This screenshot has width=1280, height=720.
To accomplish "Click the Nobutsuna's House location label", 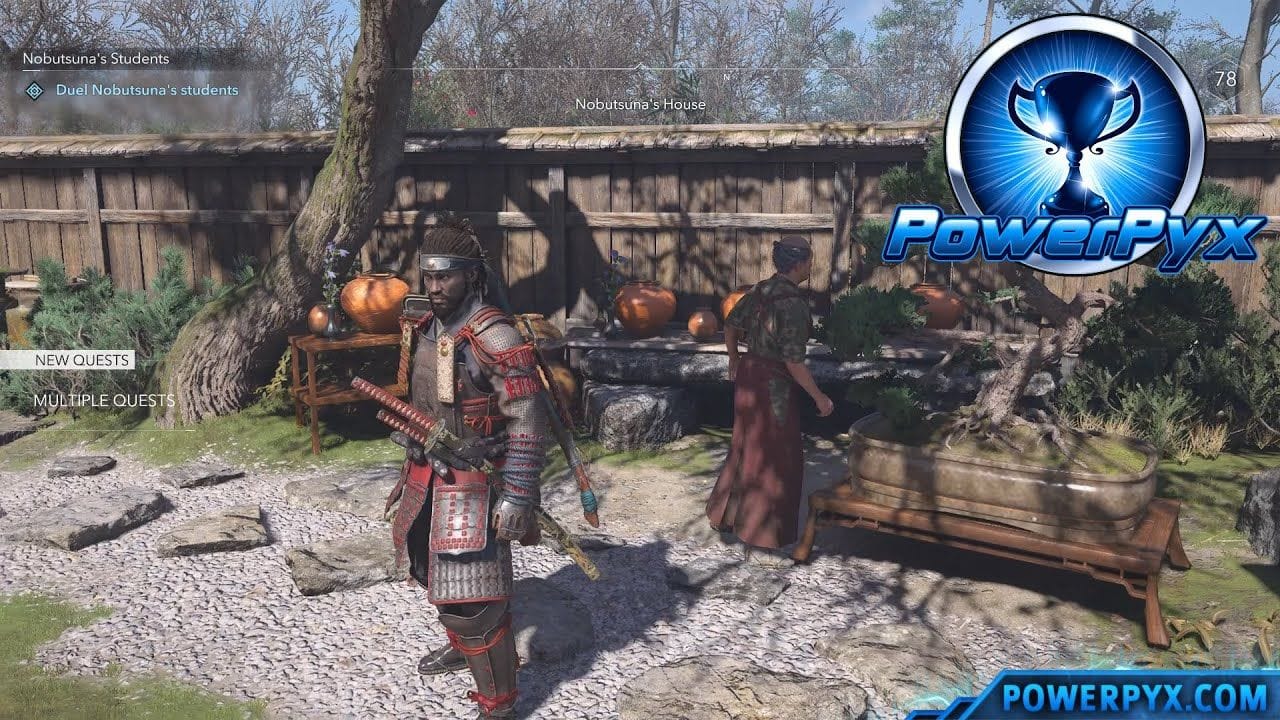I will (x=643, y=104).
